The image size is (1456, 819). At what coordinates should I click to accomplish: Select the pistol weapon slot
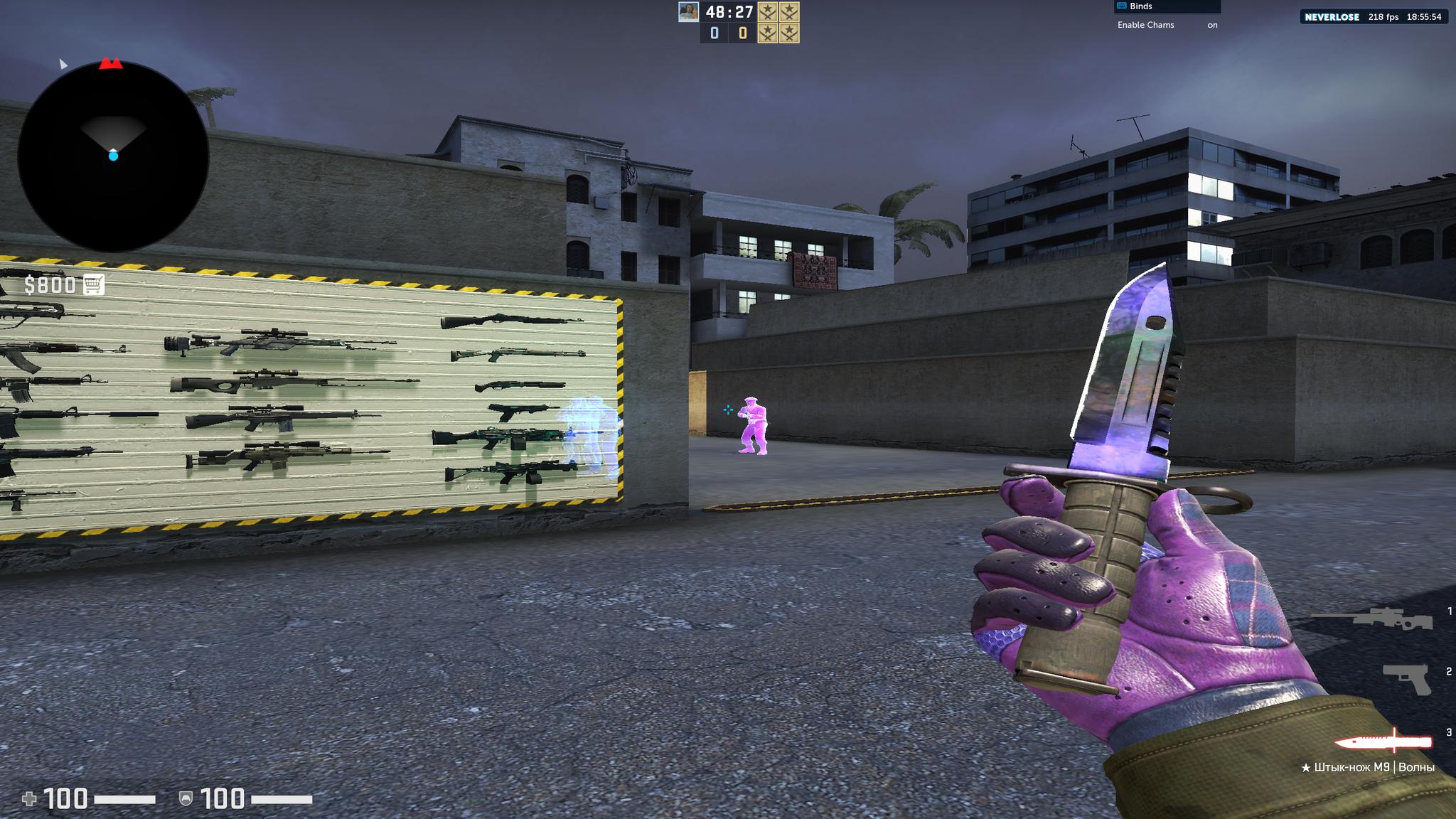[1406, 678]
